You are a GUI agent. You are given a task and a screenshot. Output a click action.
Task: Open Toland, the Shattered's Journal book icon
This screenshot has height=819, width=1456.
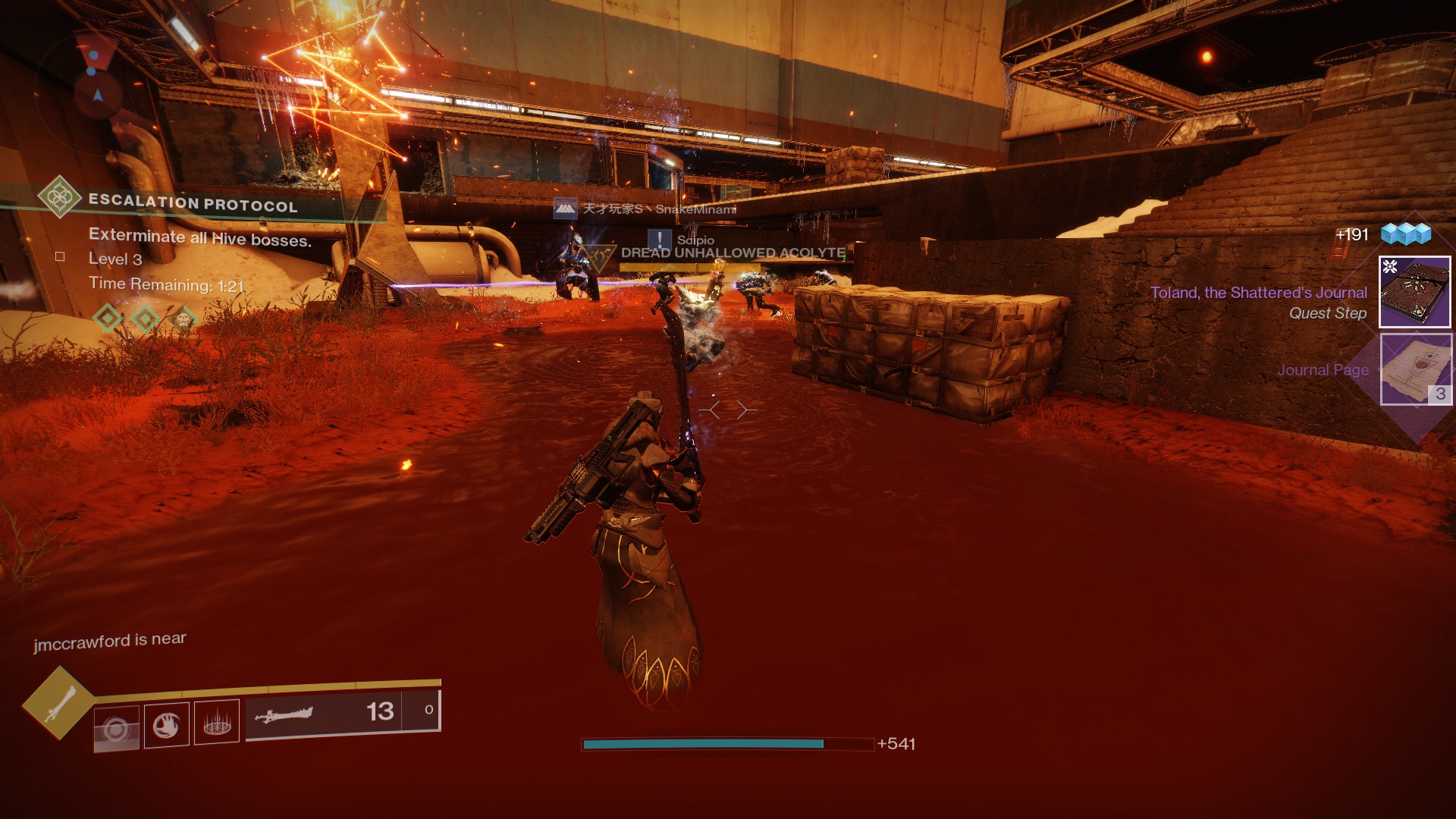click(1414, 292)
